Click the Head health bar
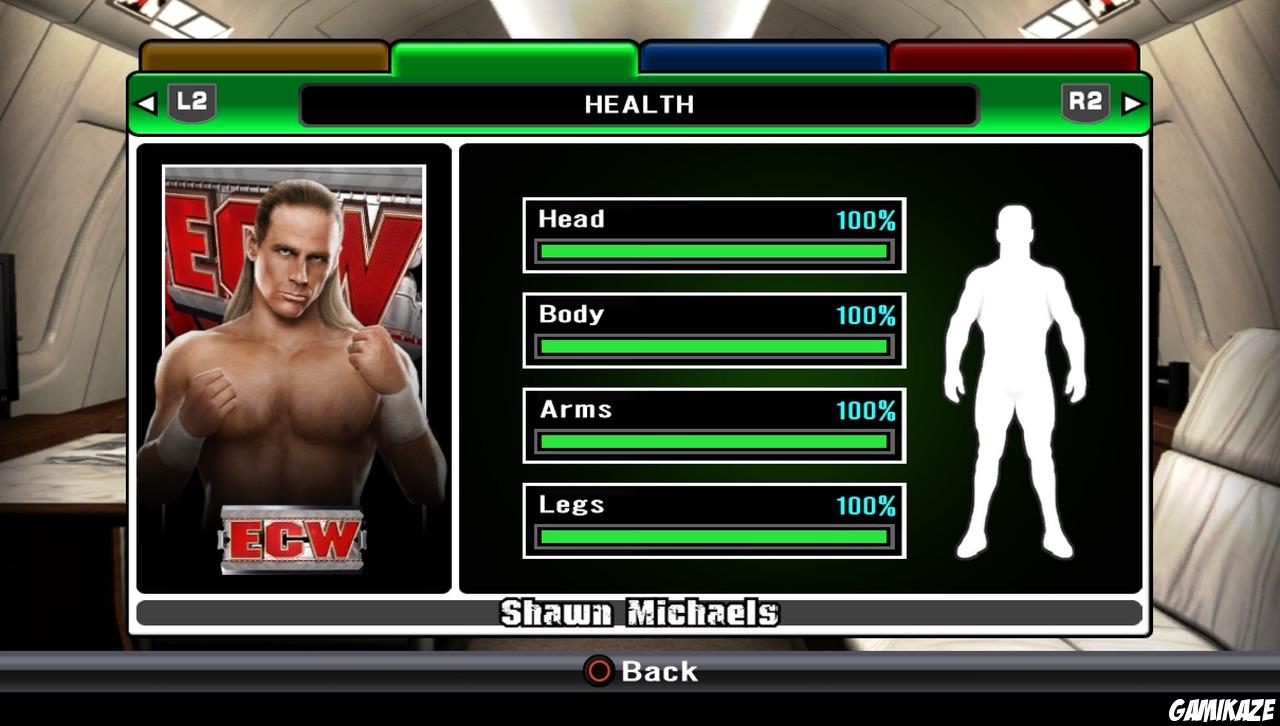Image resolution: width=1280 pixels, height=726 pixels. [712, 250]
